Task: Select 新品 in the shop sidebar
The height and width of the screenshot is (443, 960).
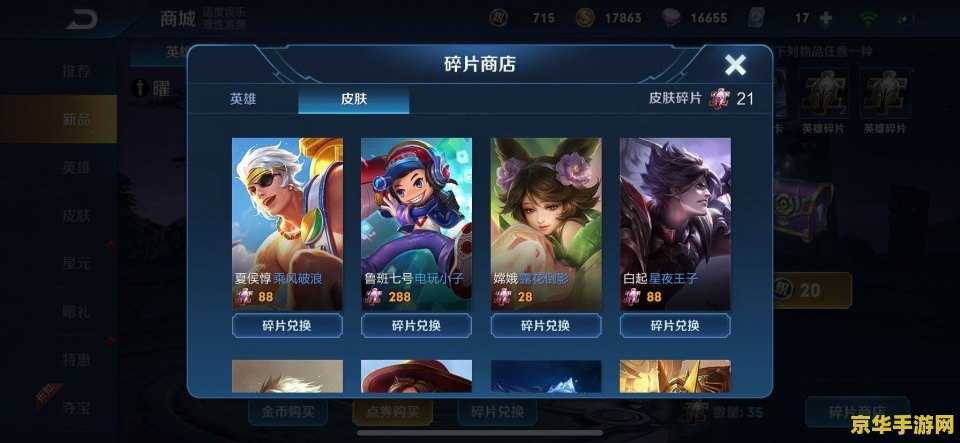Action: click(x=77, y=119)
